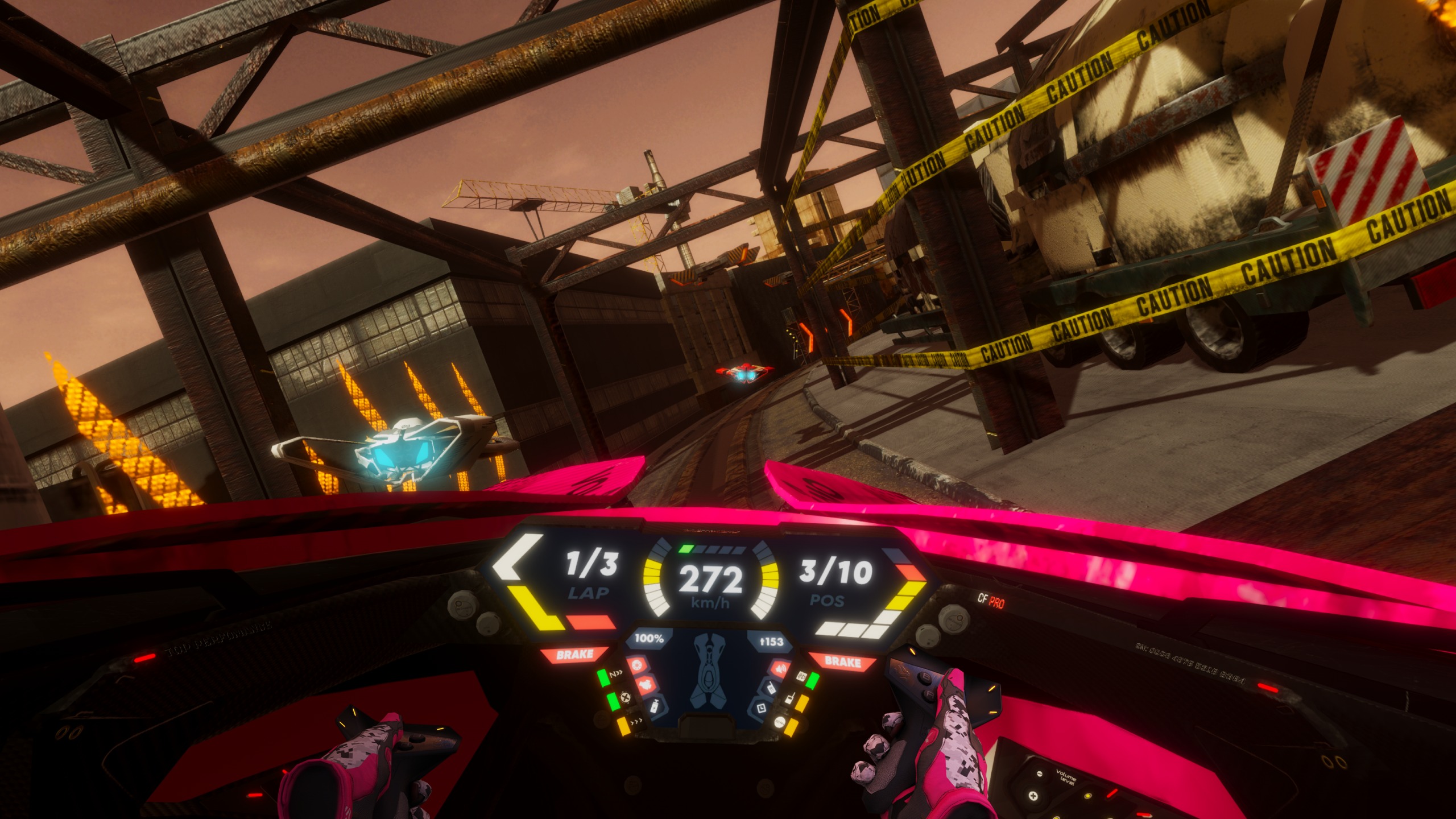Select the blue walkie-talkie radio icon
The height and width of the screenshot is (819, 1456).
771,687
